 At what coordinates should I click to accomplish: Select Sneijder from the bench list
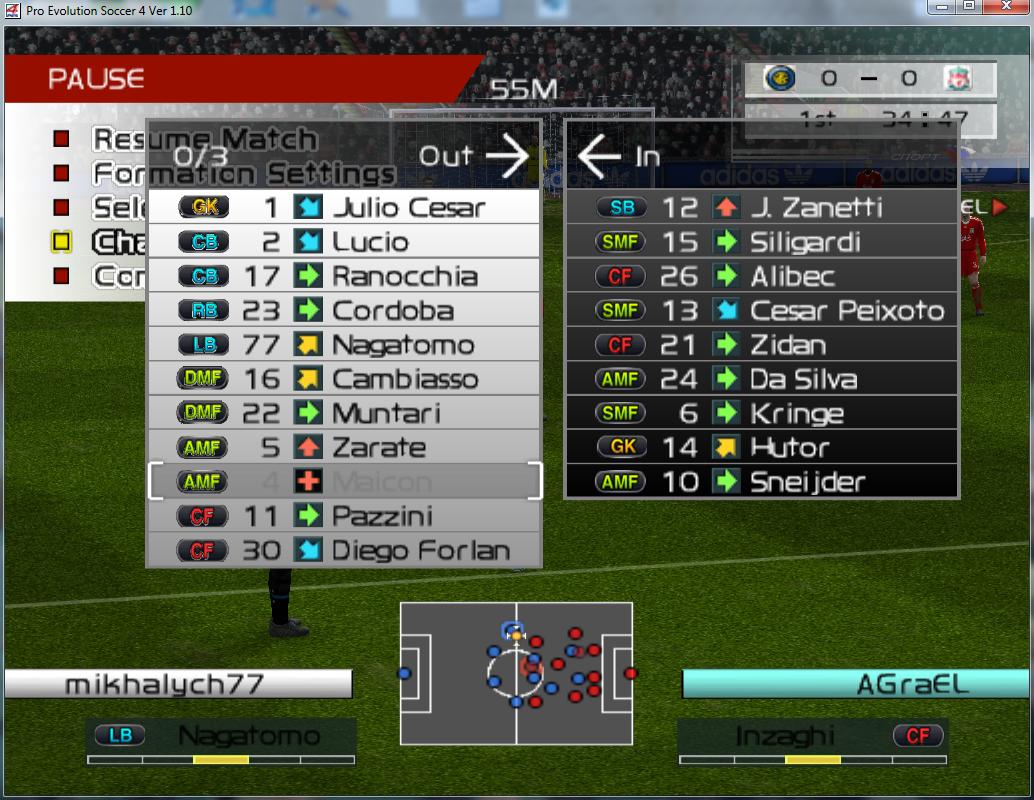[761, 481]
